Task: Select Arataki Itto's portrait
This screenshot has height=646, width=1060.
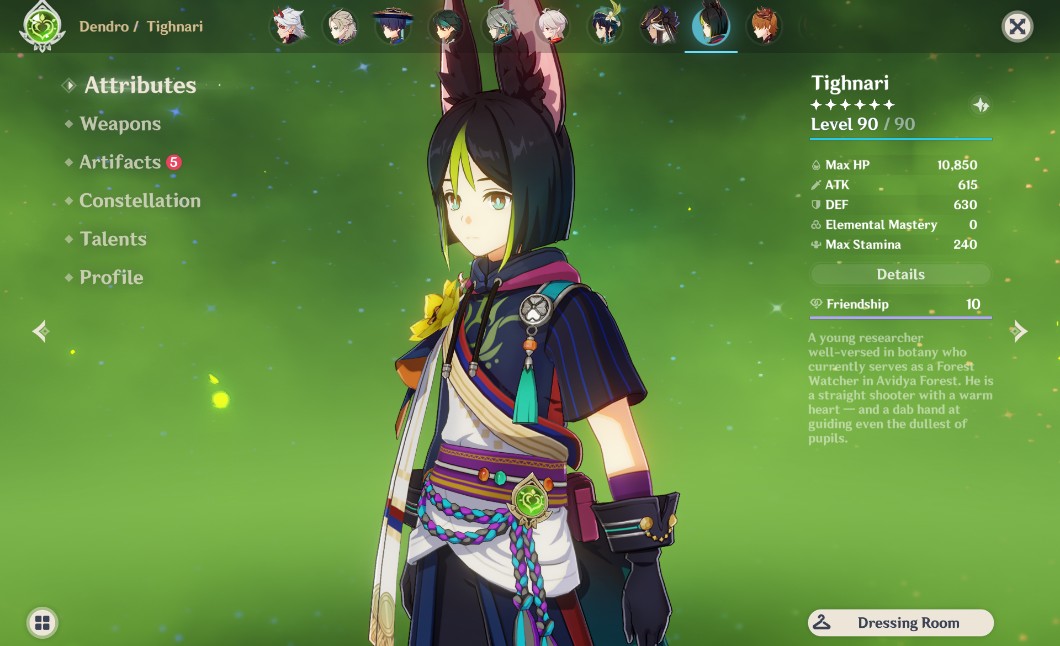Action: [290, 27]
